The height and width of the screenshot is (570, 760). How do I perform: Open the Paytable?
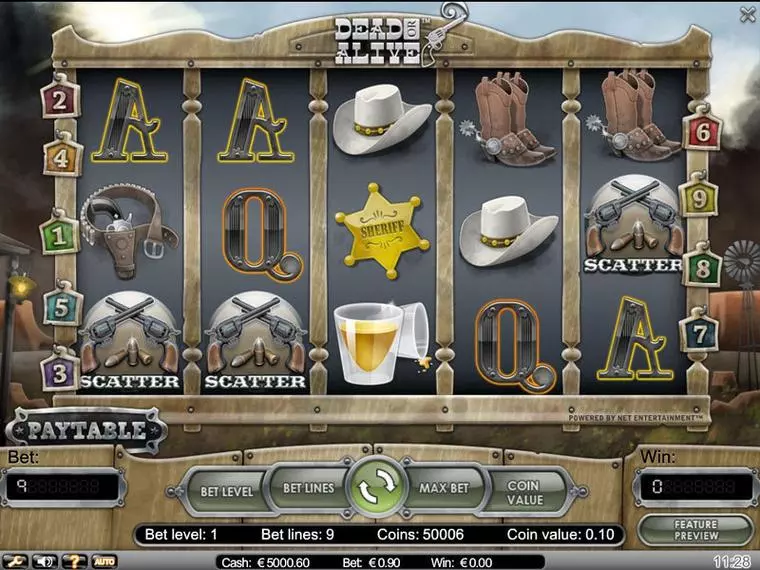[87, 431]
